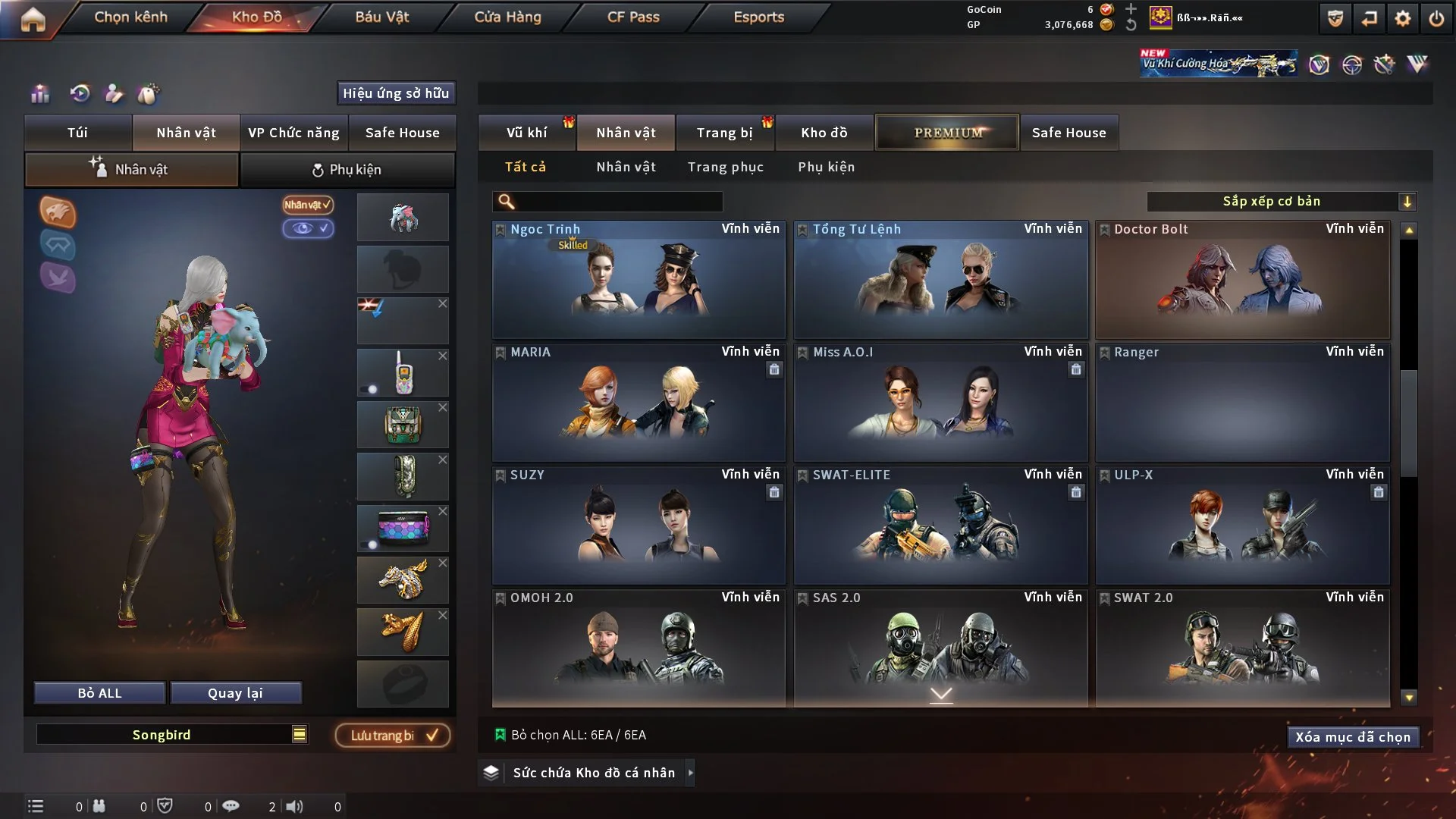The width and height of the screenshot is (1456, 819).
Task: Click the Quay lại button
Action: pos(235,693)
